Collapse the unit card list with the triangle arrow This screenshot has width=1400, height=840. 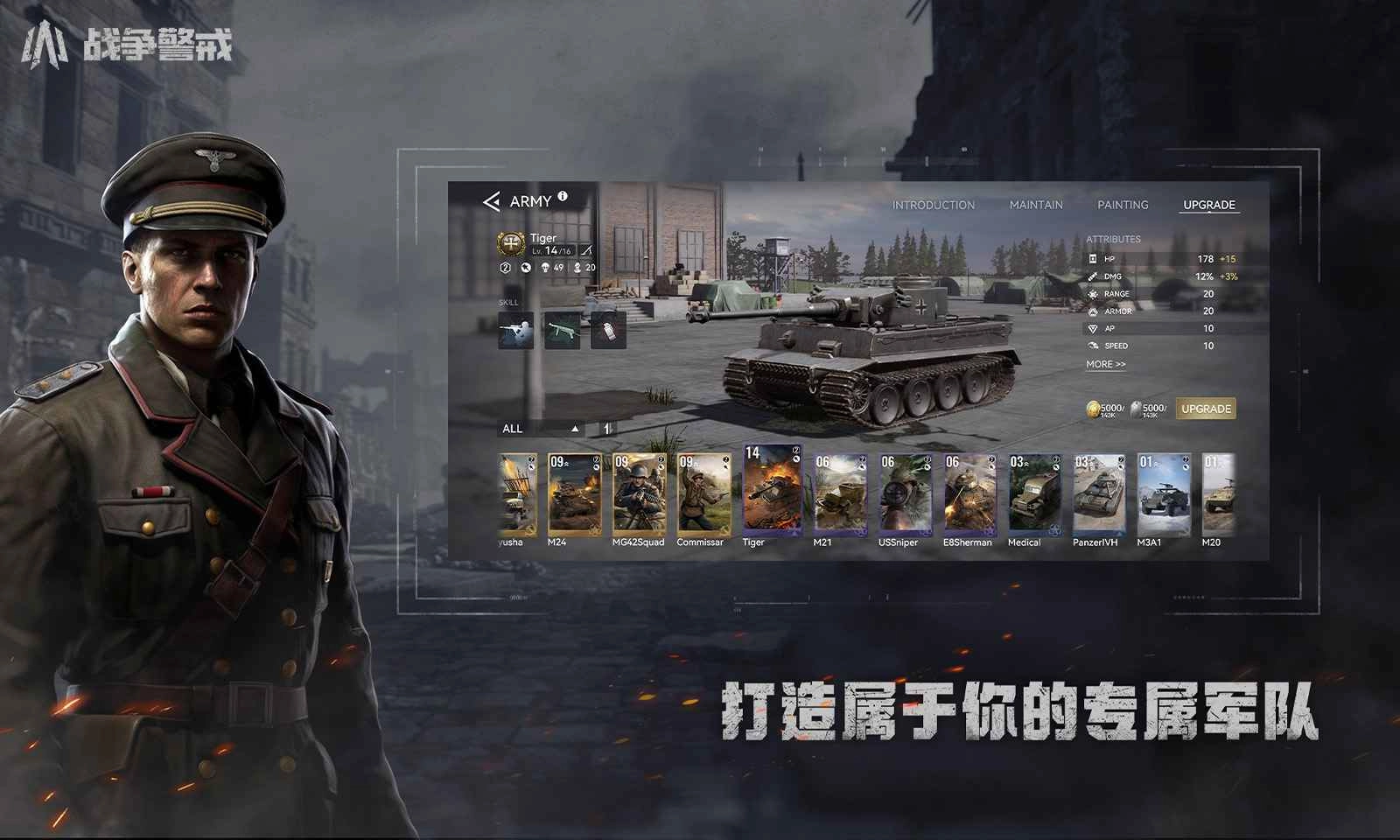click(575, 429)
